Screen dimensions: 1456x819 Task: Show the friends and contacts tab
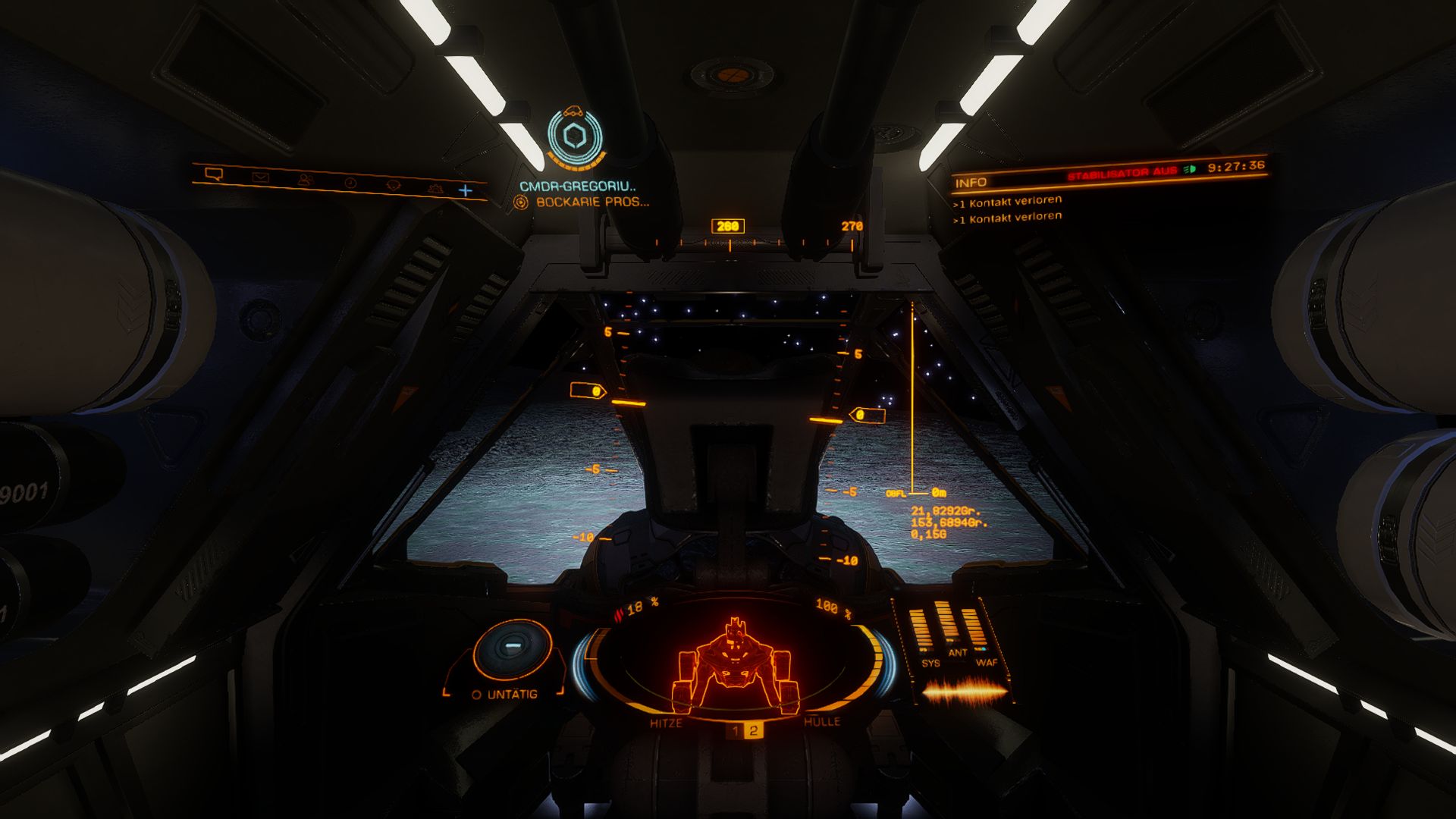tap(305, 180)
